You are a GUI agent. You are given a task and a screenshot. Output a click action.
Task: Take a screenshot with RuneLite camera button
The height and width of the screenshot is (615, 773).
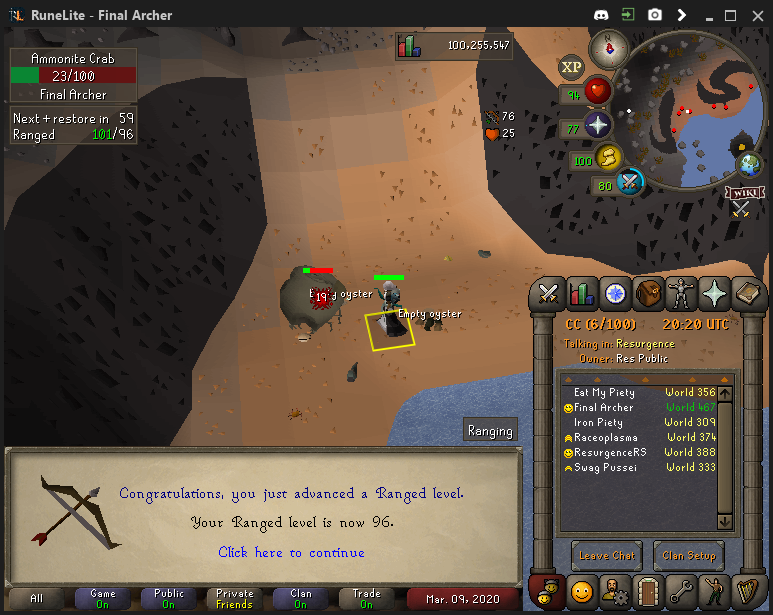654,15
